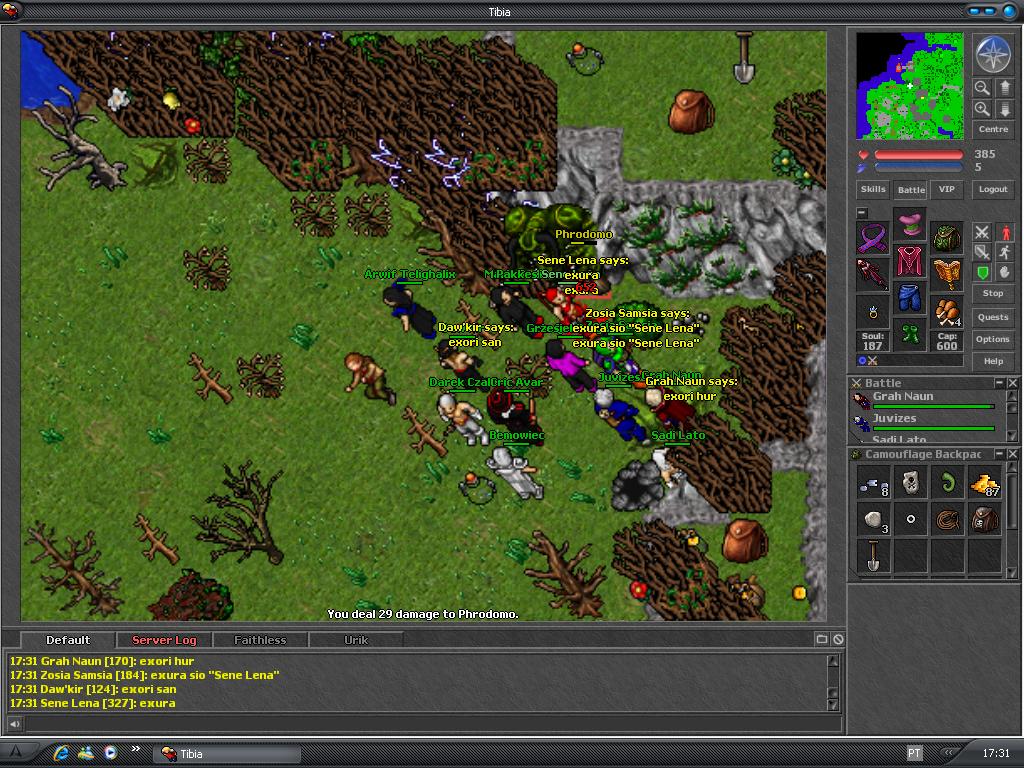This screenshot has height=768, width=1024.
Task: Select the Urik private chat tab
Action: (356, 640)
